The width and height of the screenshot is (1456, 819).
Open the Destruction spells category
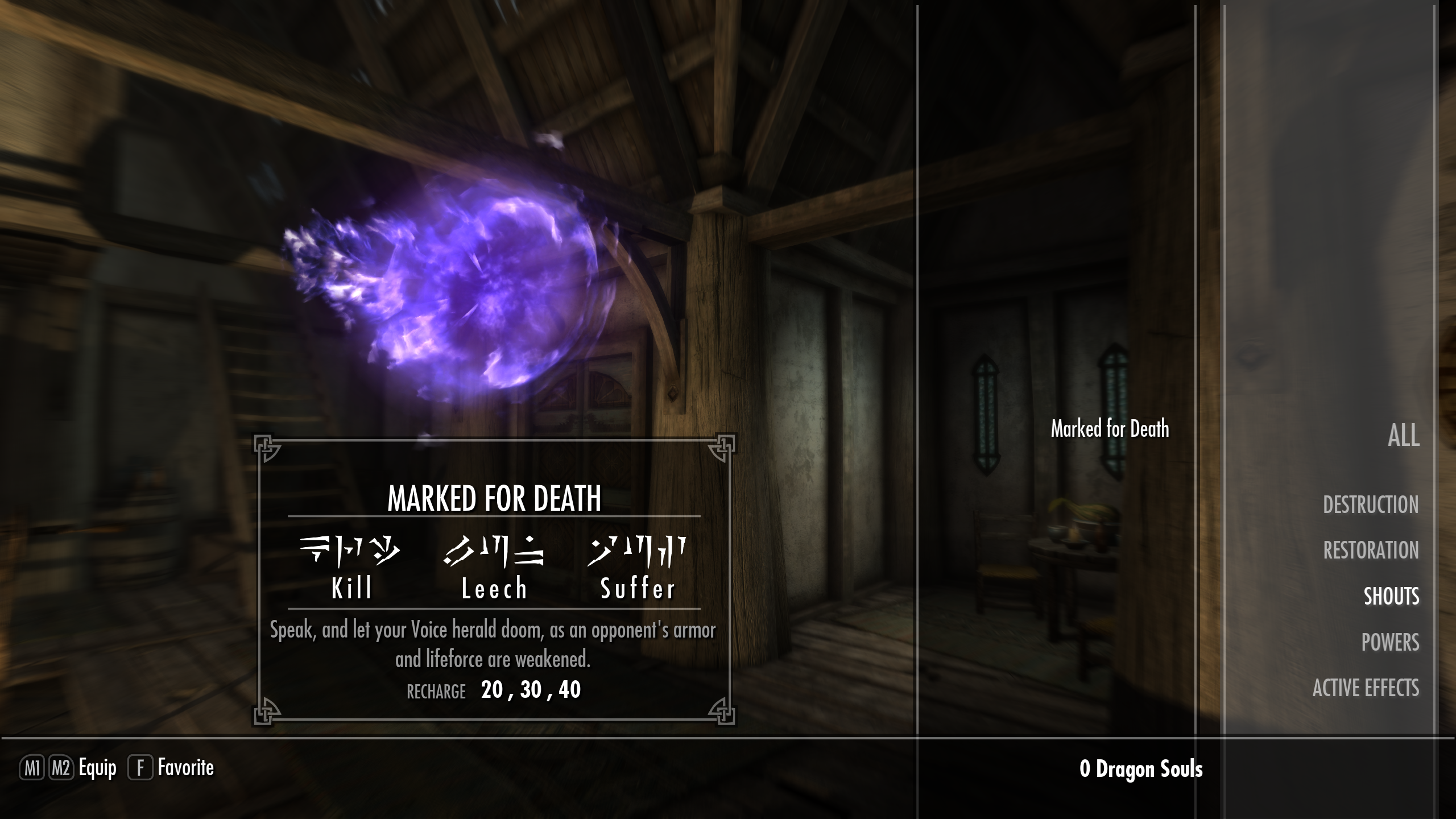[x=1370, y=505]
